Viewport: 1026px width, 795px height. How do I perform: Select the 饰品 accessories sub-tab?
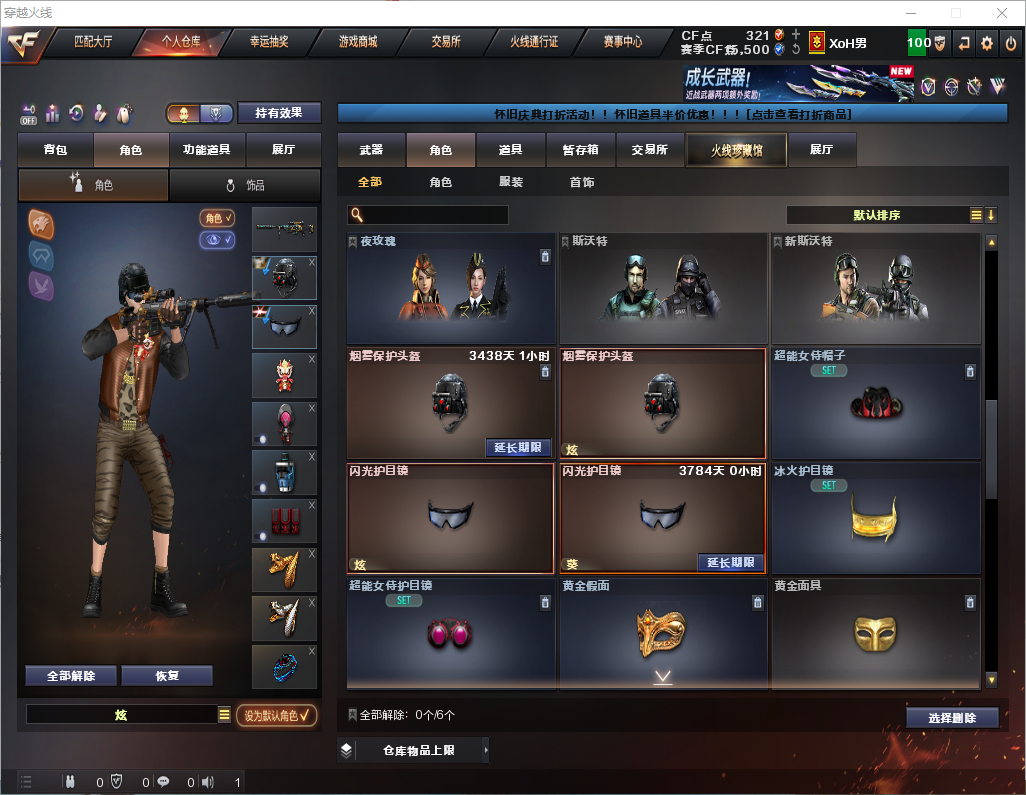[245, 185]
